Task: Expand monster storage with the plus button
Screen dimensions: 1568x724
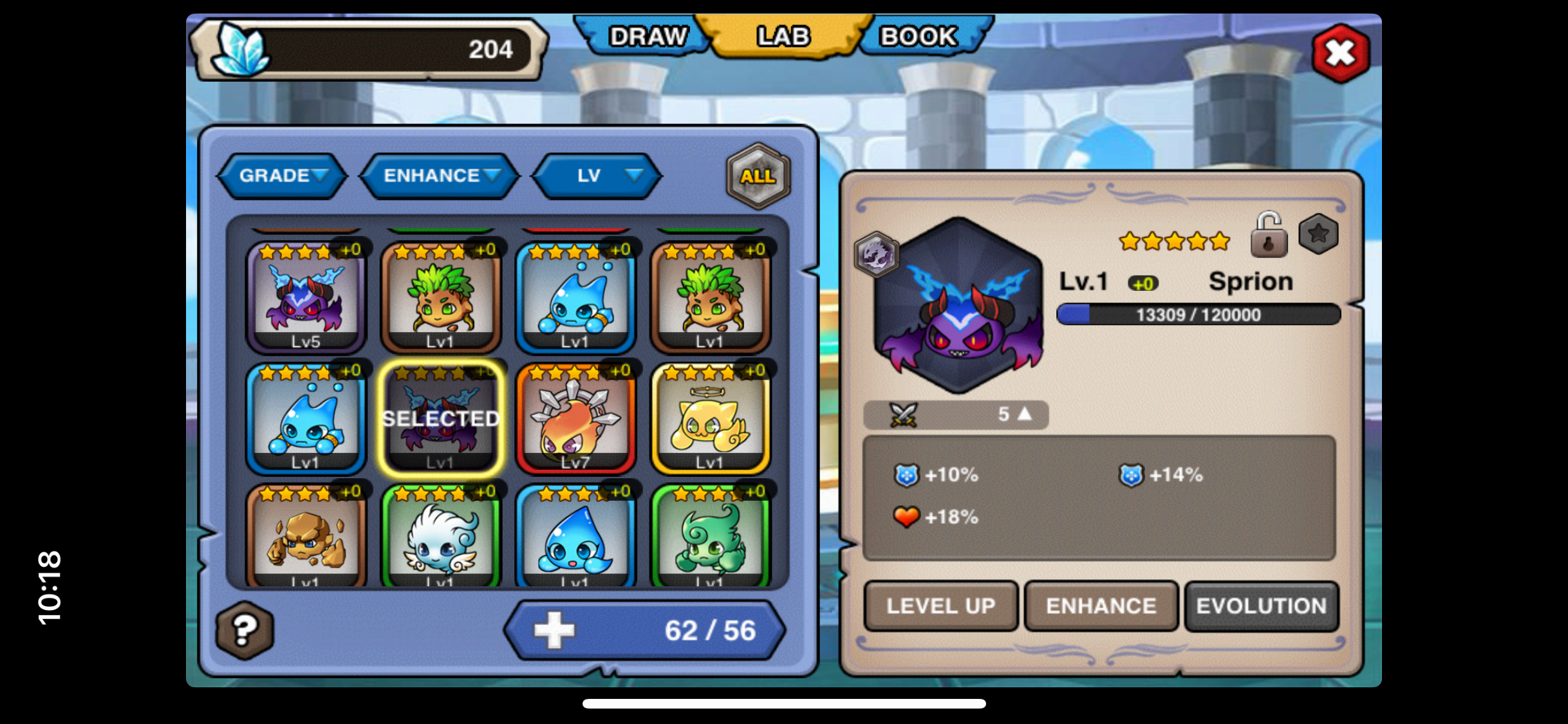Action: (x=554, y=630)
